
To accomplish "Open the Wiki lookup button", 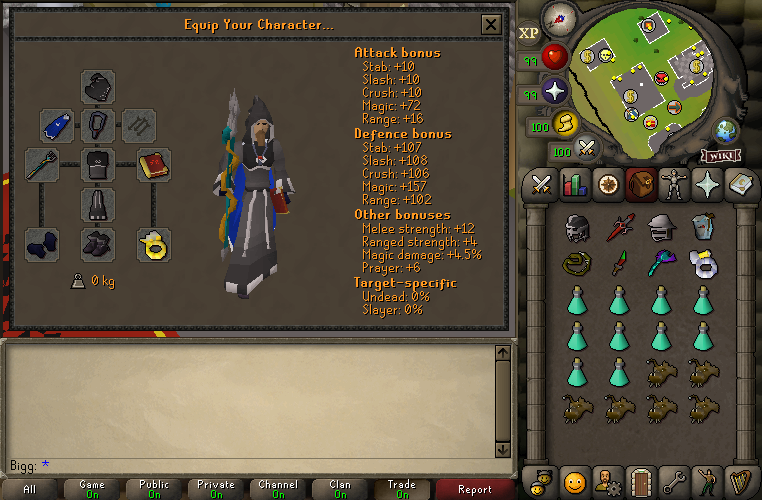I will 721,155.
